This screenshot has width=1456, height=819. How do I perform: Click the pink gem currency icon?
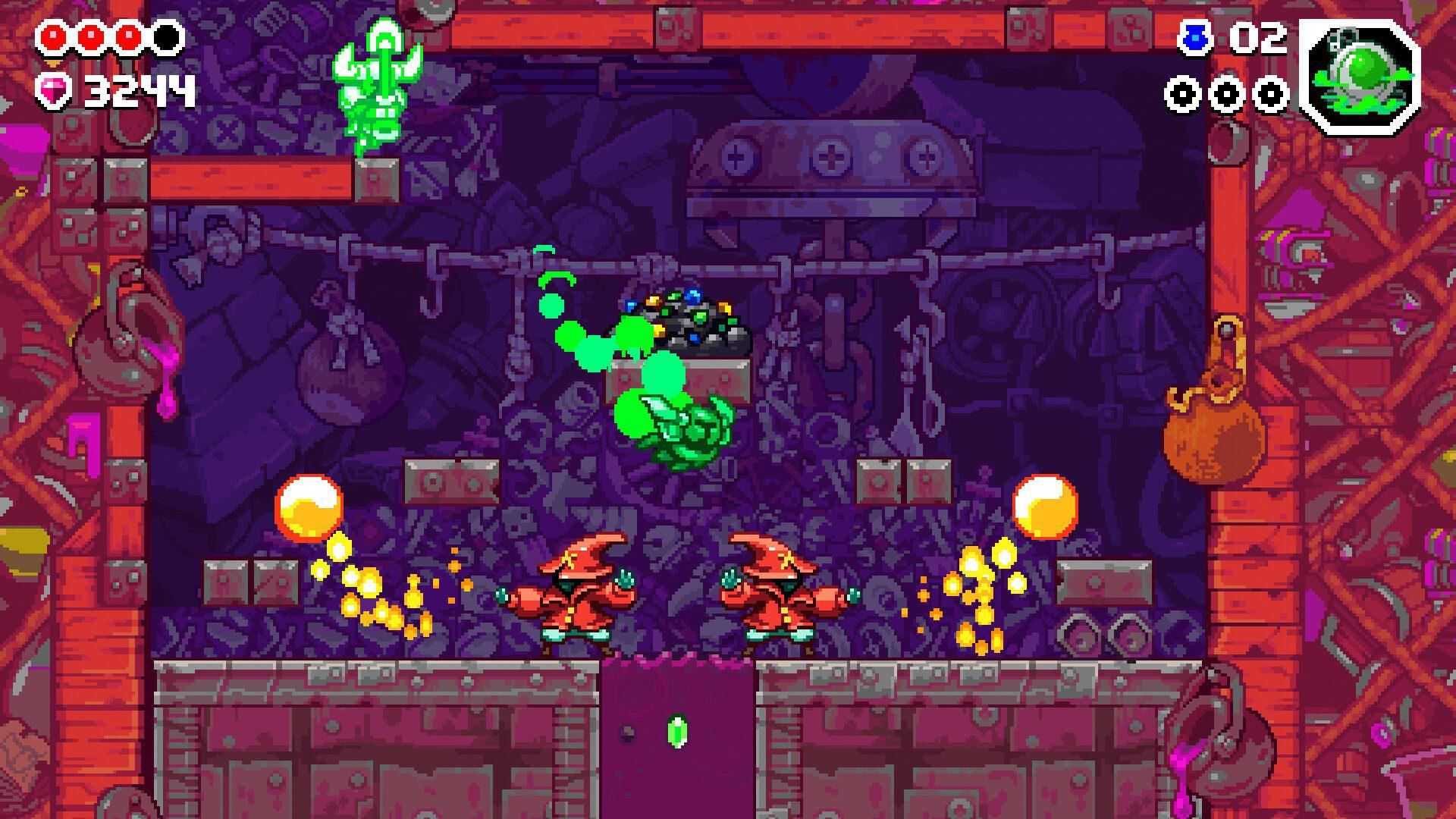click(x=53, y=90)
